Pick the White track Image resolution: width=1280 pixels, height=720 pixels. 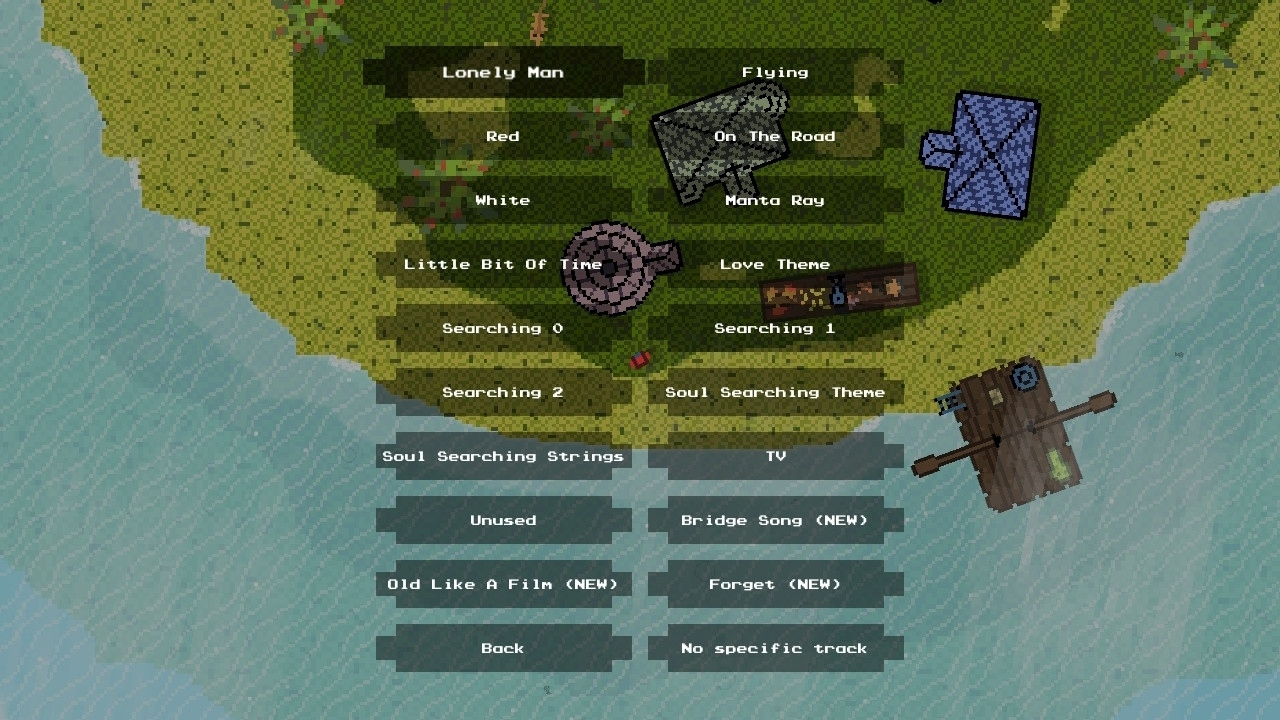point(503,200)
